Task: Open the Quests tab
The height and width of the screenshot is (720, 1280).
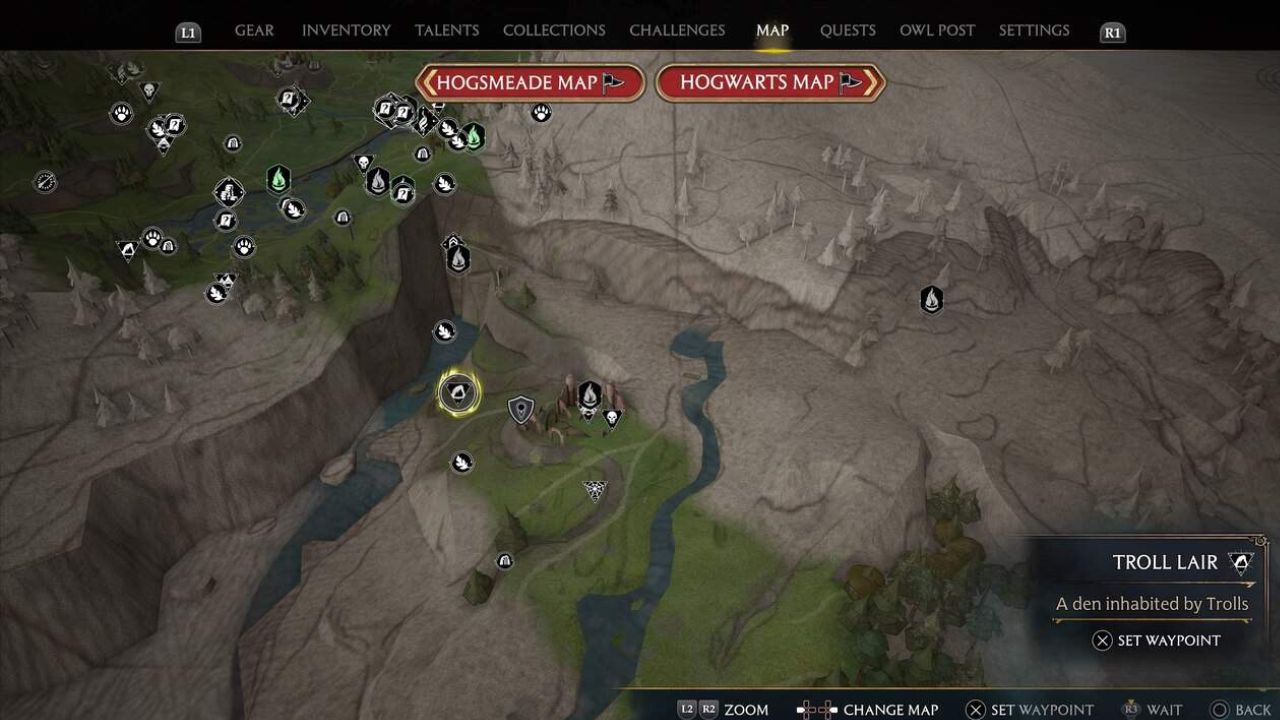Action: (x=847, y=30)
